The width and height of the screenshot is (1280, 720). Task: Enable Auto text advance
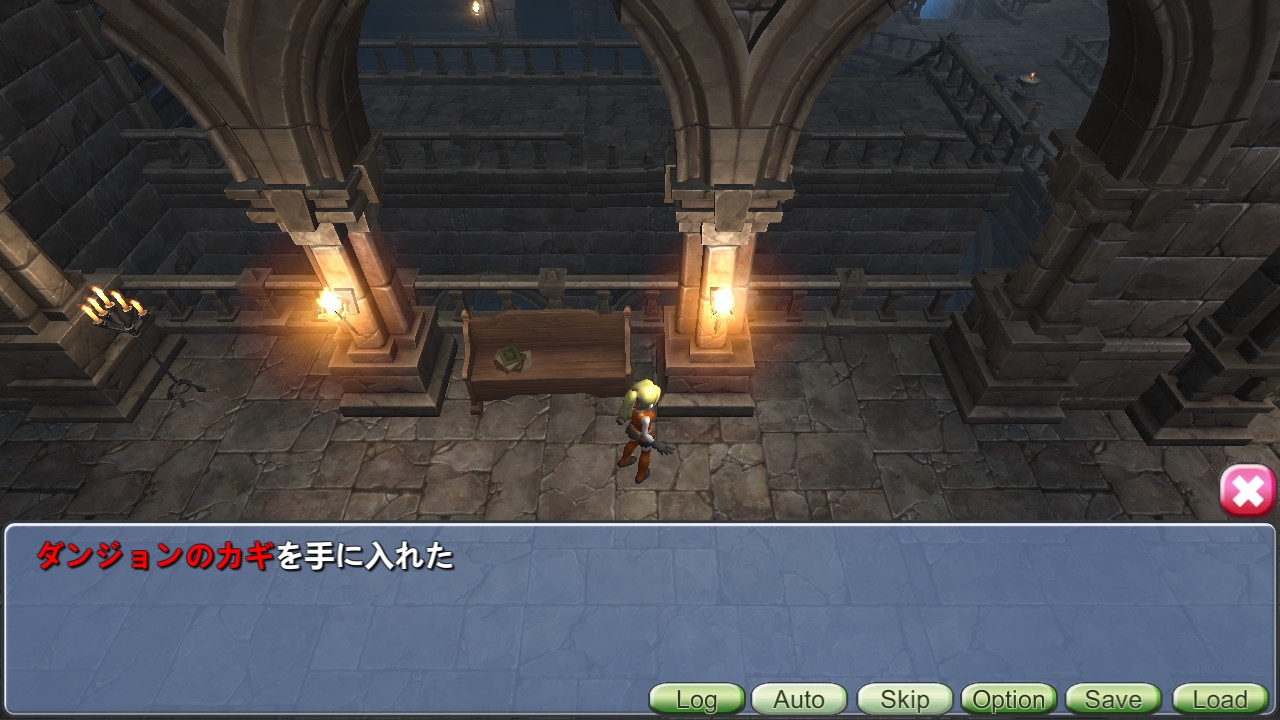click(x=799, y=699)
